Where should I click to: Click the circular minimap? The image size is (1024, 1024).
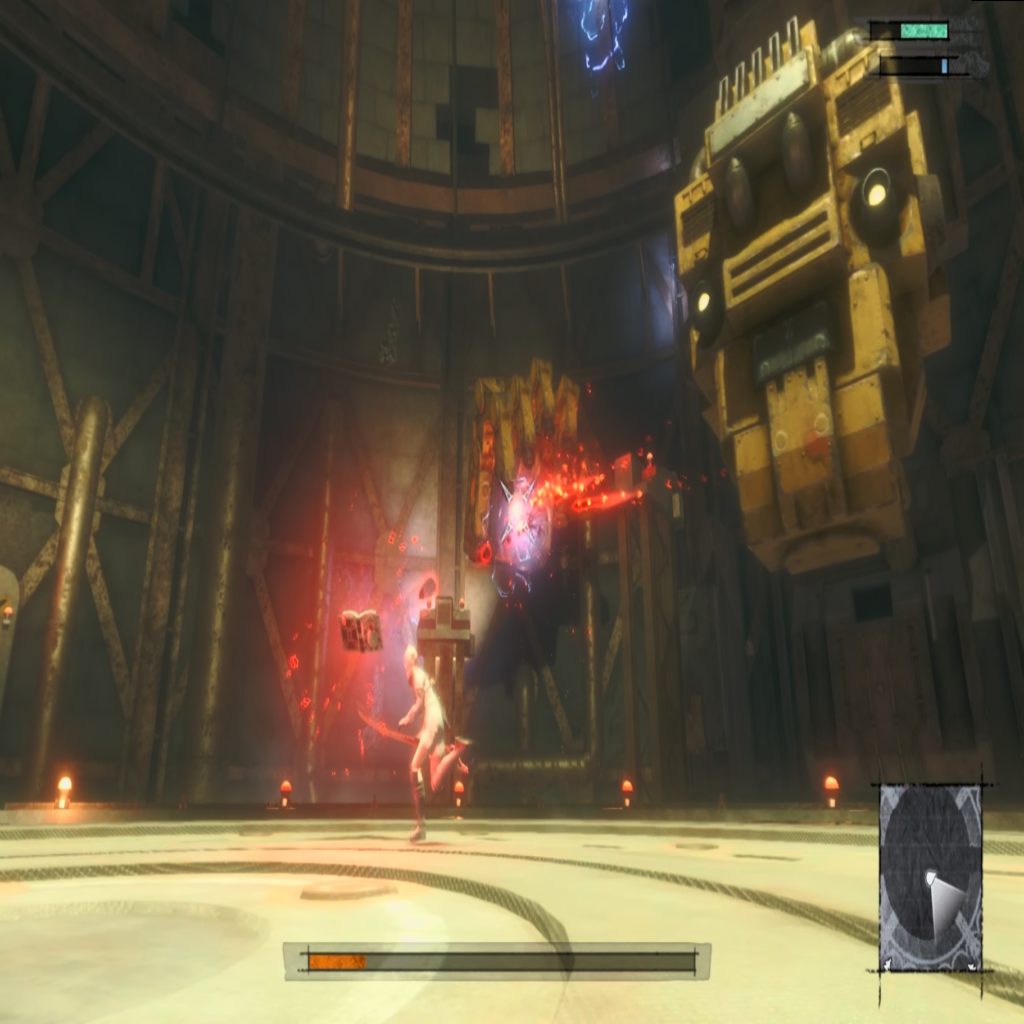pos(930,877)
